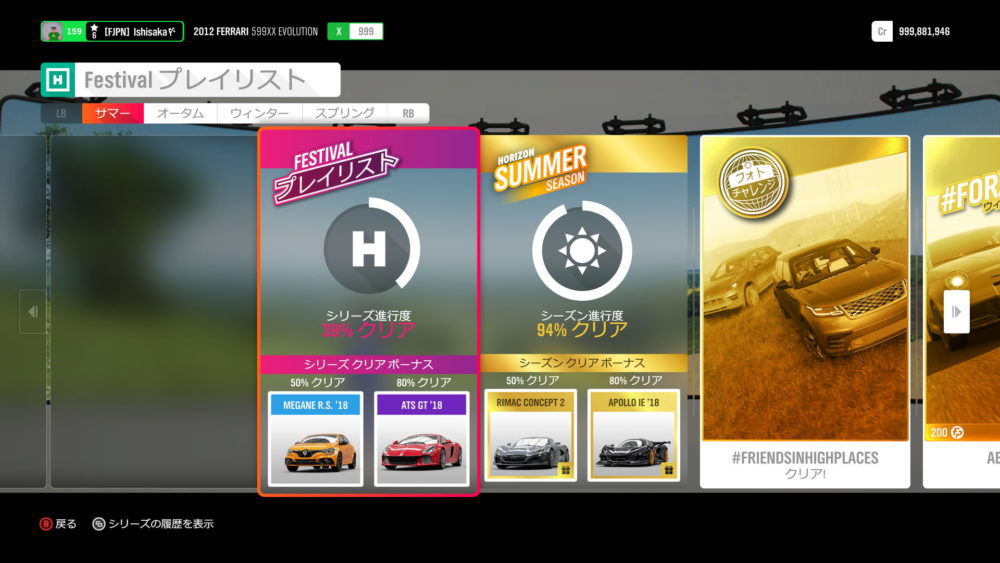
Task: Show the スプリング season tab
Action: pyautogui.click(x=345, y=114)
